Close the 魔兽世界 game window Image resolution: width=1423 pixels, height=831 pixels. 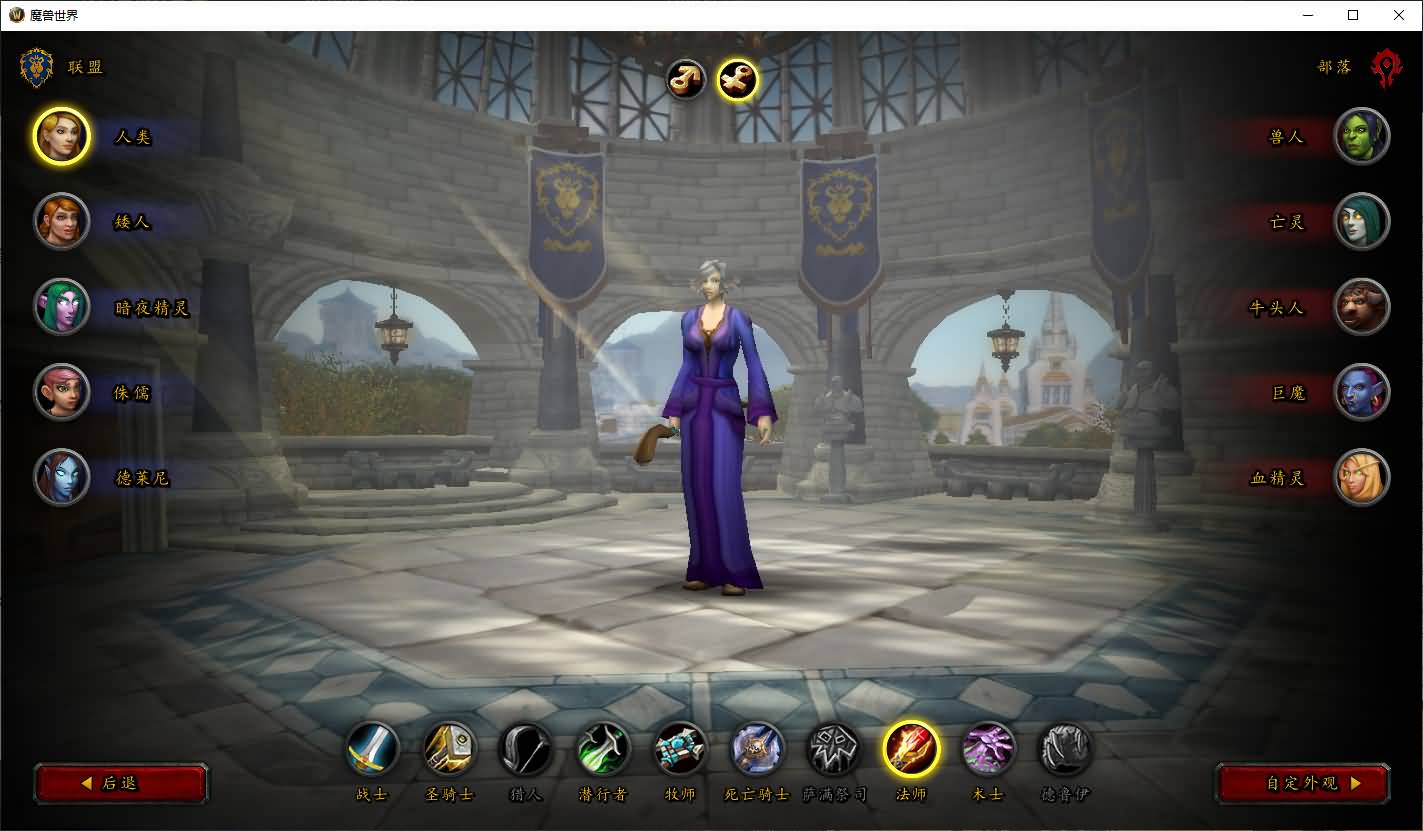pos(1398,15)
